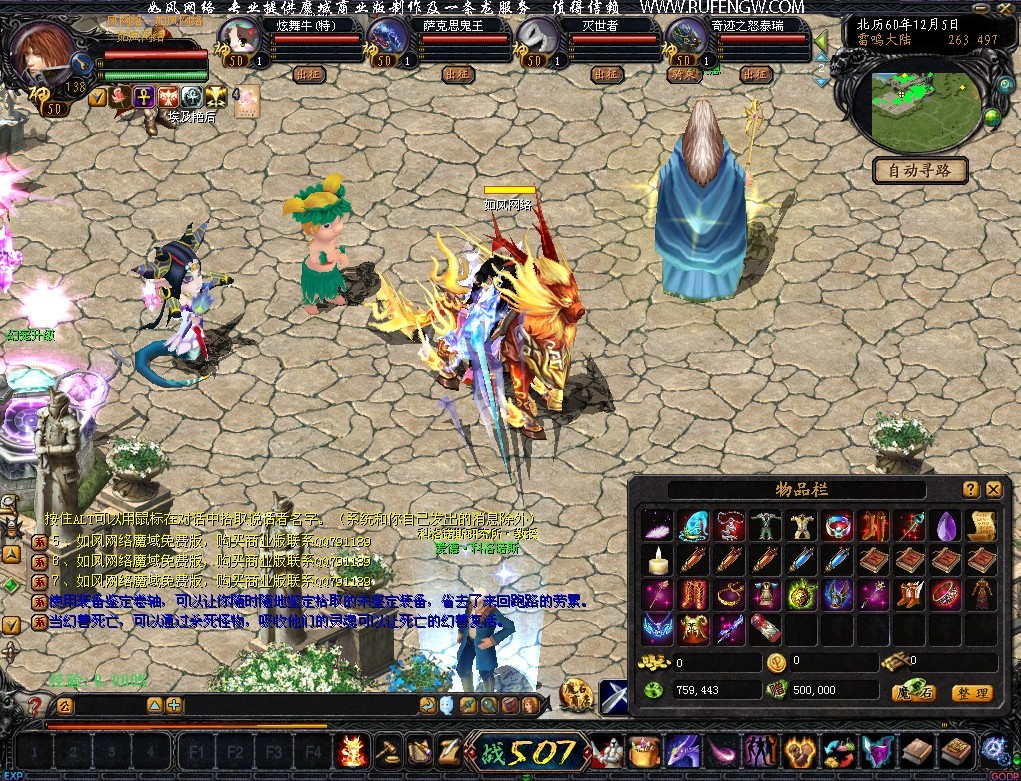
Task: Open the 魔石 button in inventory
Action: pyautogui.click(x=914, y=692)
